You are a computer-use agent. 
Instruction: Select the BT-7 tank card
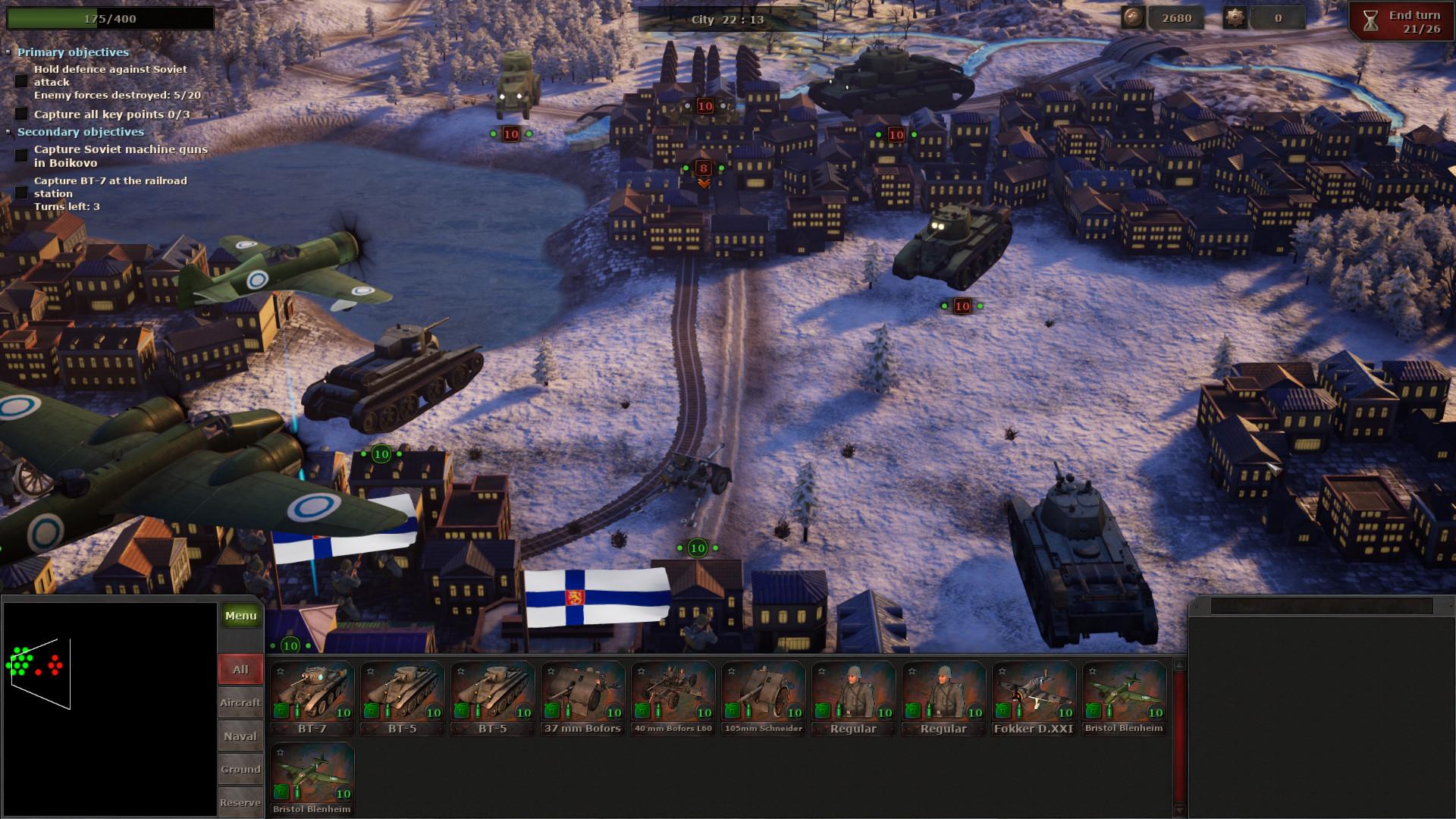312,698
